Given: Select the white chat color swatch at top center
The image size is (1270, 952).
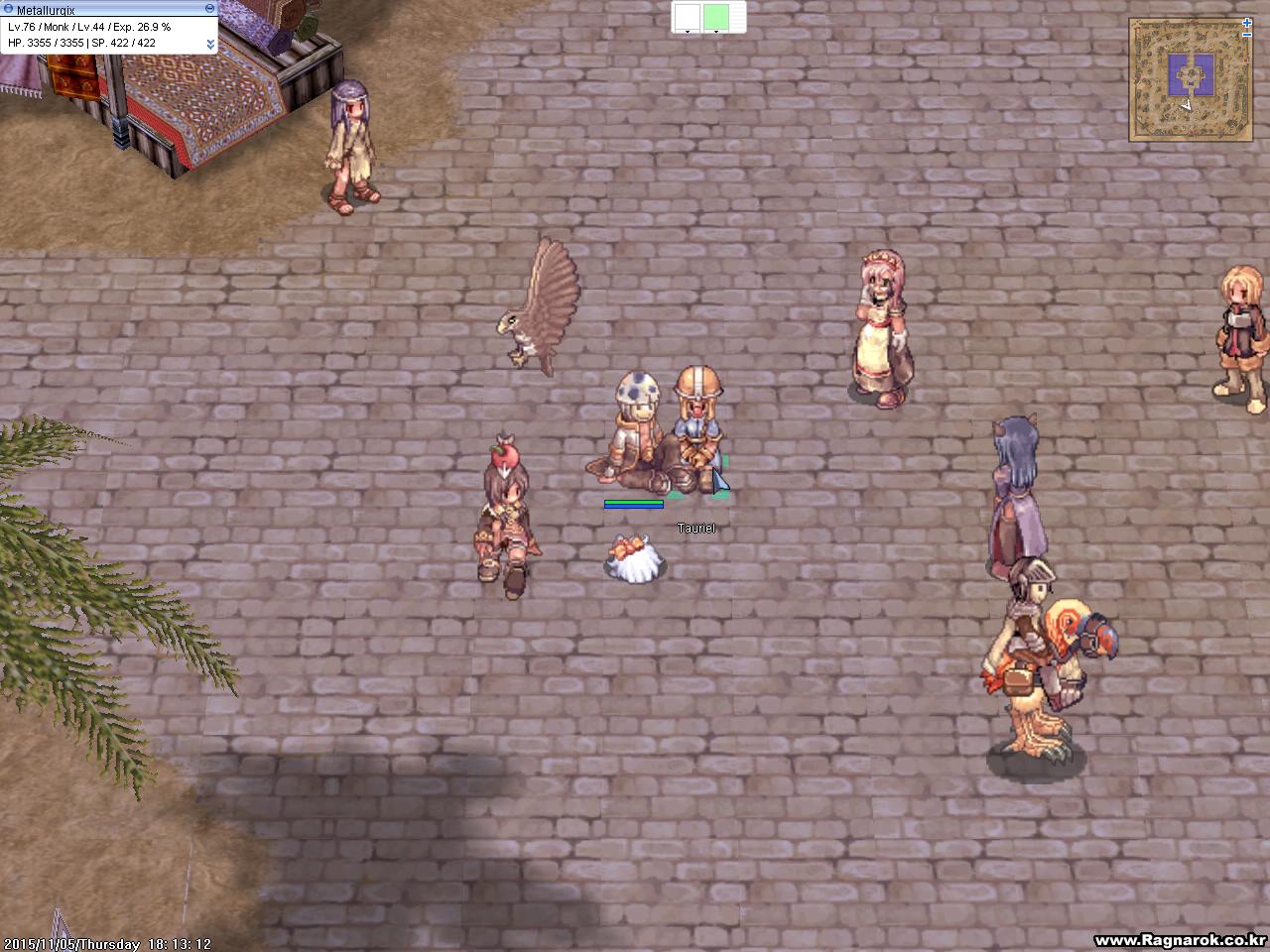Looking at the screenshot, I should tap(688, 16).
